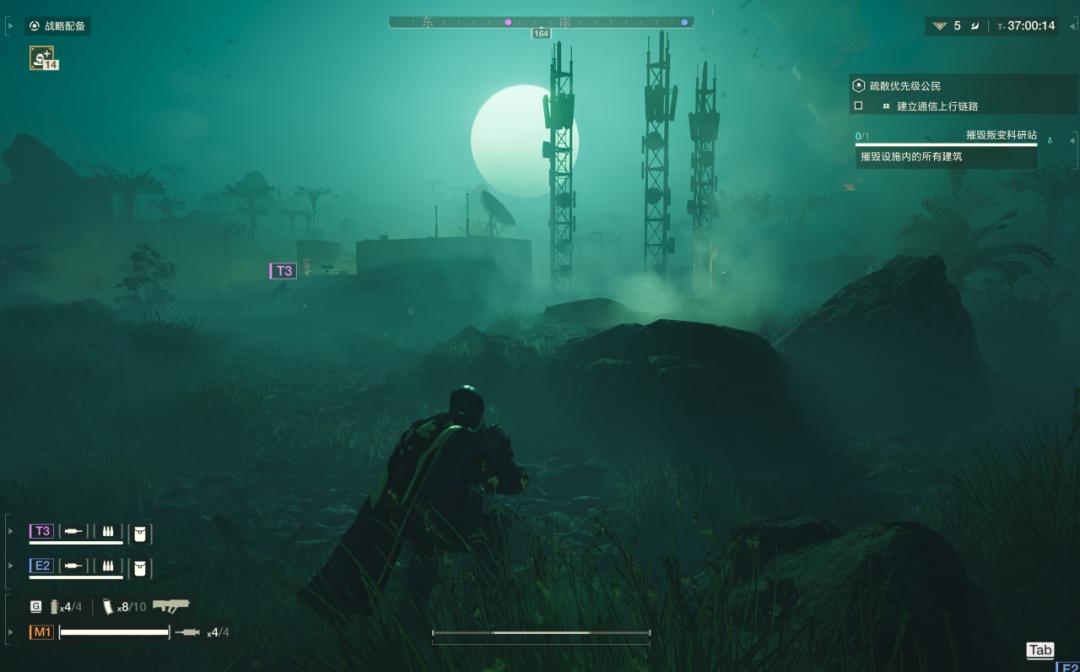Expand the squad panel arrow beside T3
The width and height of the screenshot is (1080, 672).
[11, 531]
